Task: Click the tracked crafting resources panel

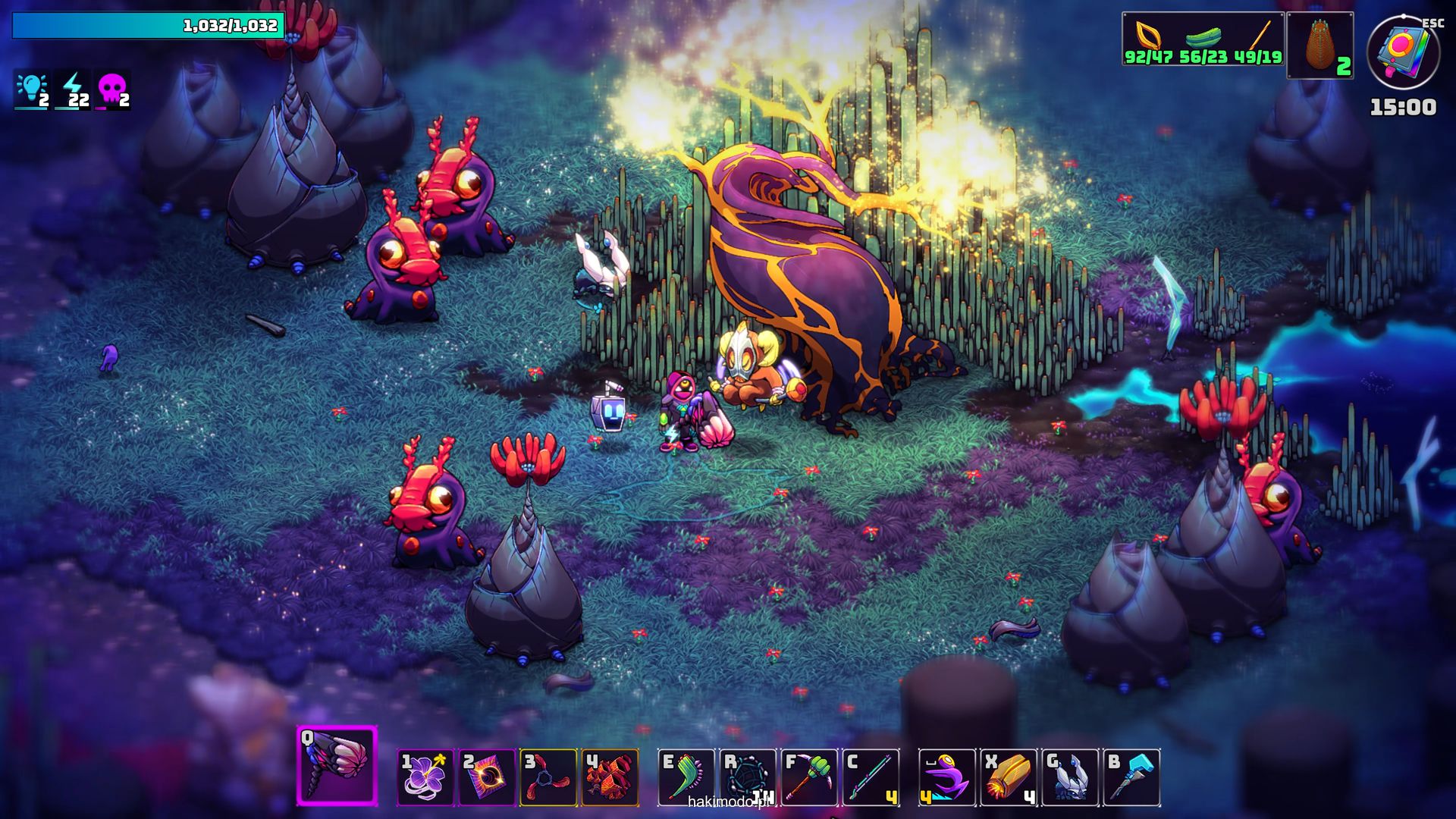Action: point(1203,39)
